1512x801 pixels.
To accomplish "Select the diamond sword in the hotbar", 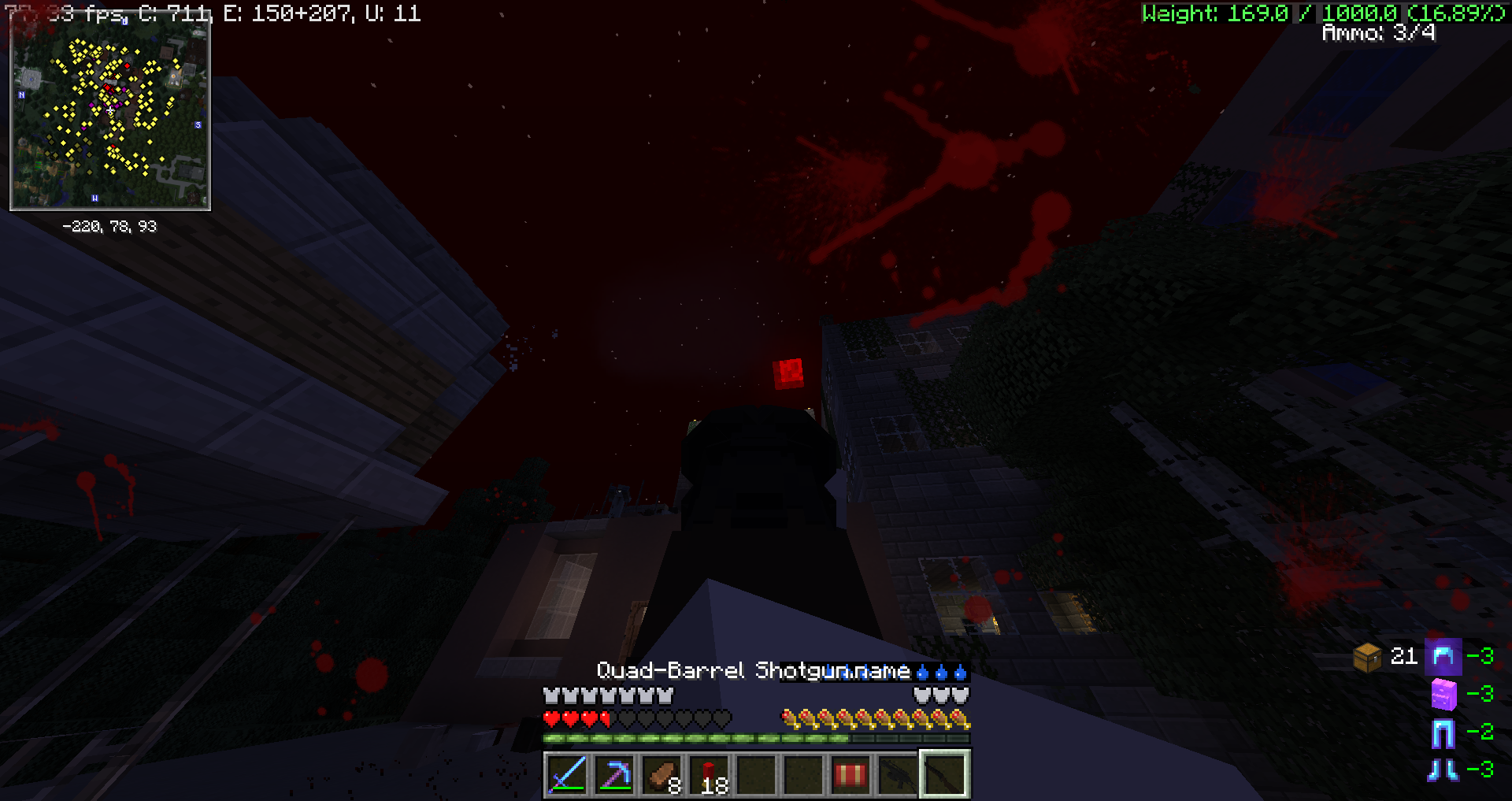I will [567, 776].
